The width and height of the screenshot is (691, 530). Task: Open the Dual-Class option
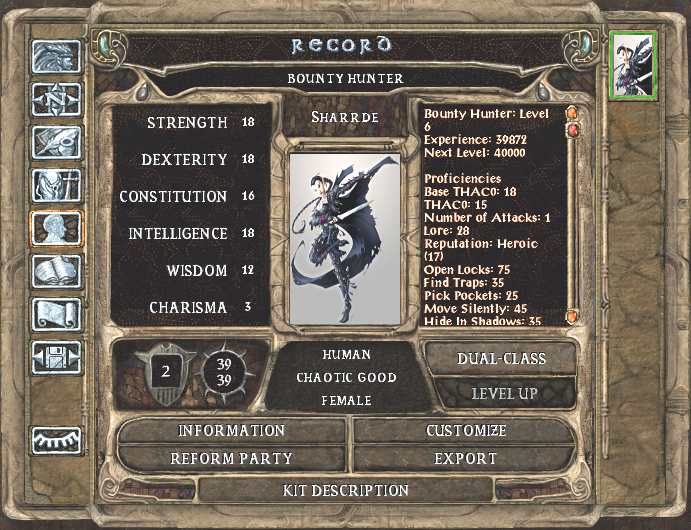point(500,358)
